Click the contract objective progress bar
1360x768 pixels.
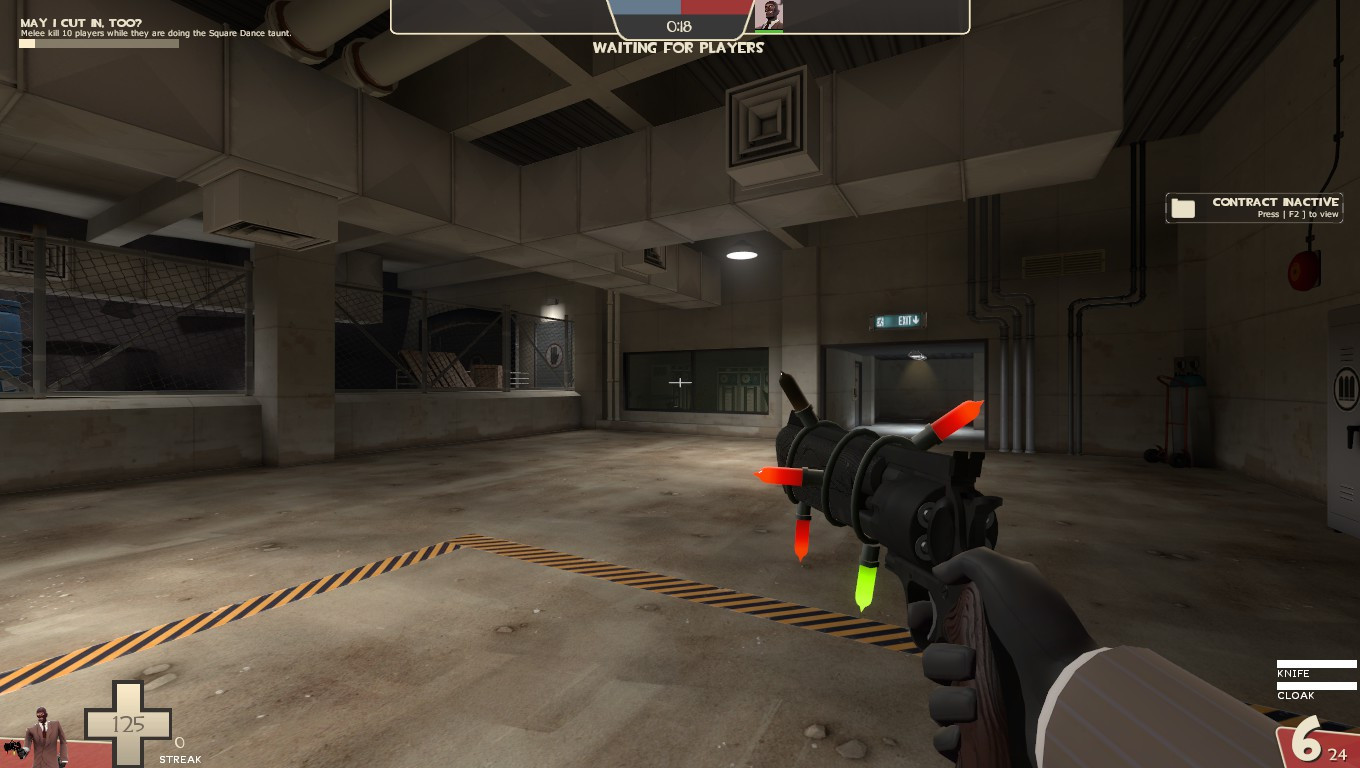pos(98,43)
